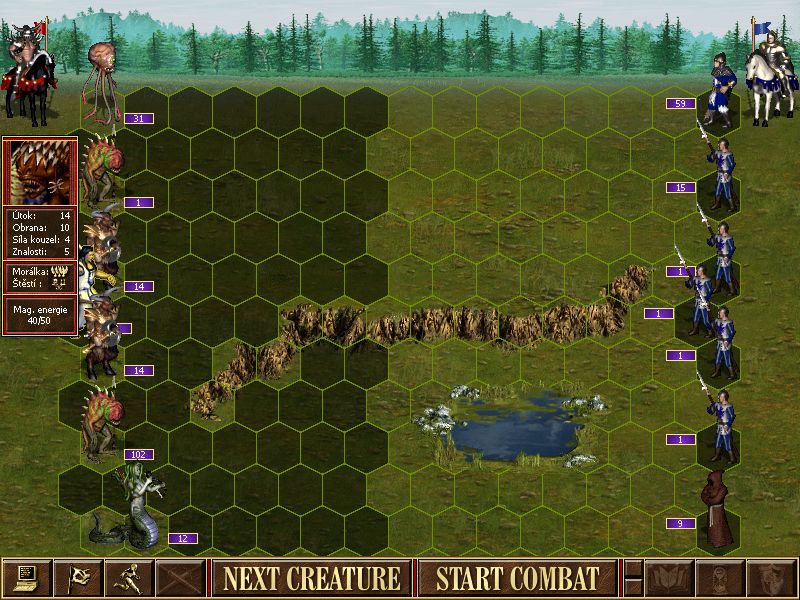The height and width of the screenshot is (600, 800).
Task: Click the Next Creature button
Action: click(x=311, y=578)
